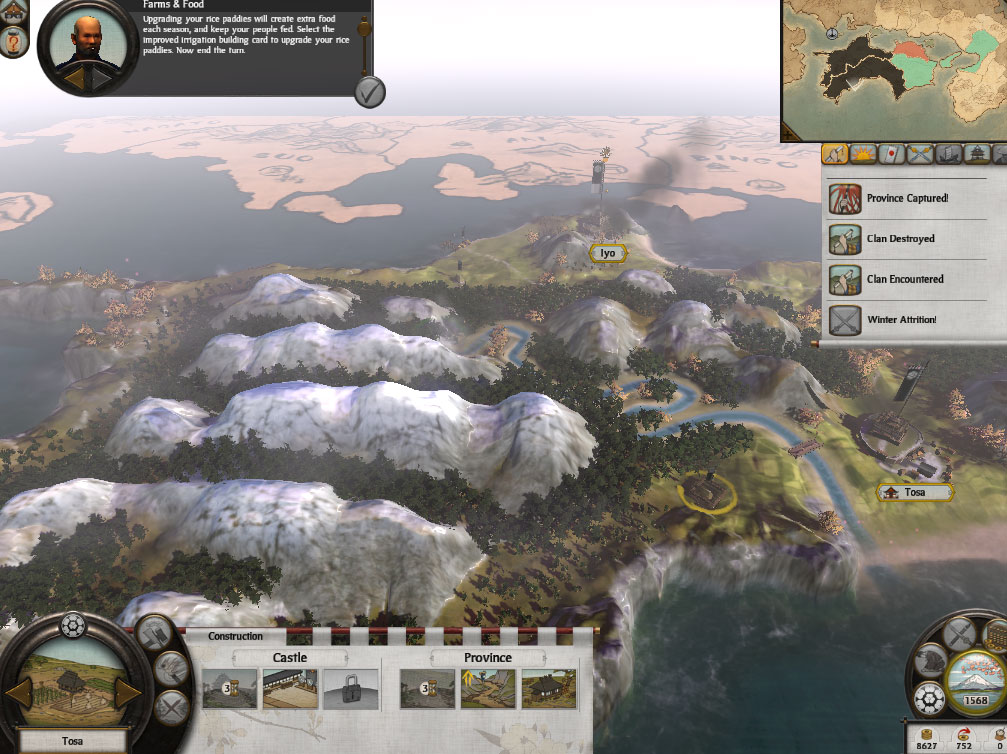The image size is (1007, 754).
Task: Switch to the rising sun events filter
Action: coord(863,154)
